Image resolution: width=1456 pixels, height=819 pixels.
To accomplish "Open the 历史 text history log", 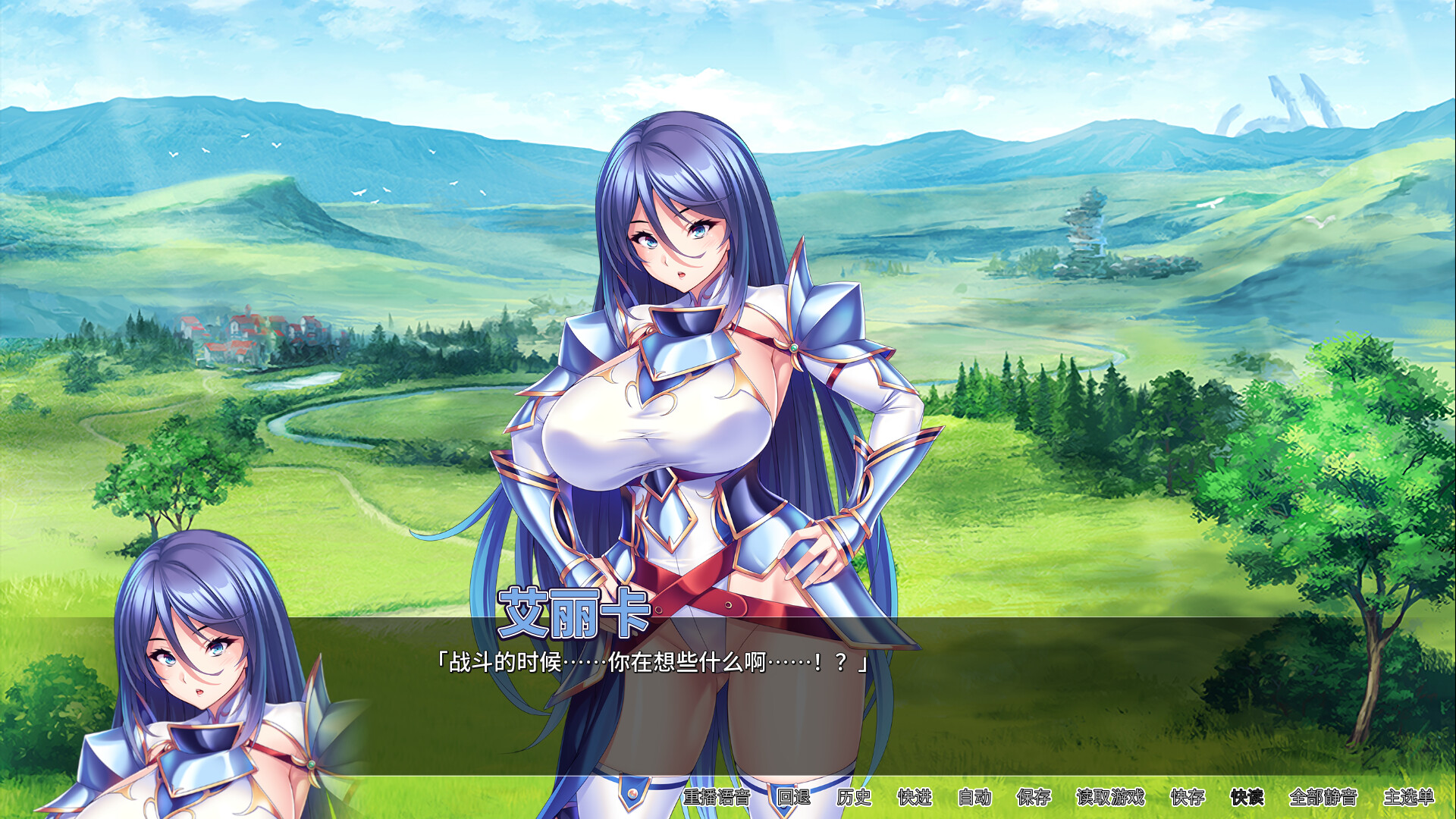I will [855, 798].
